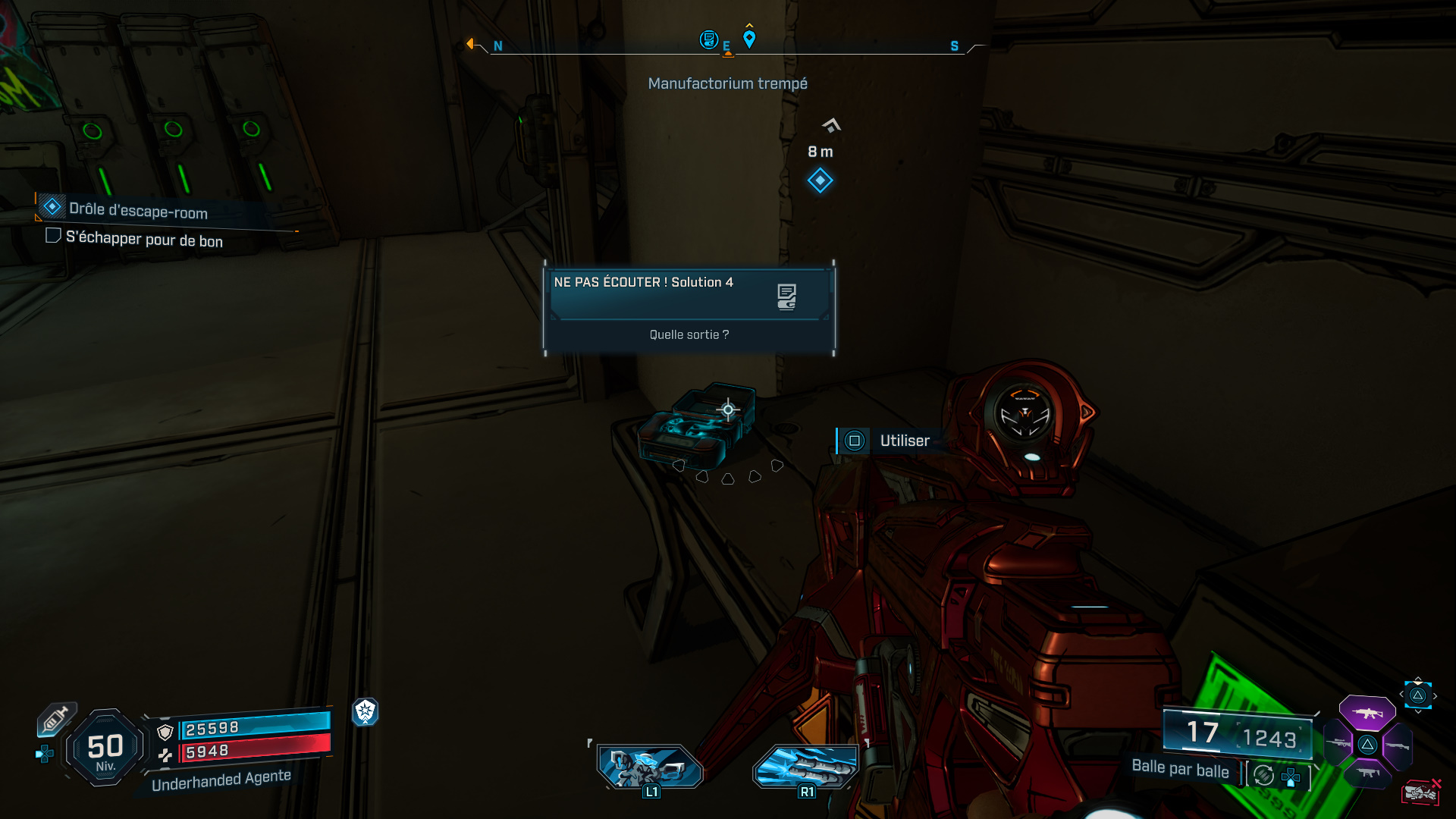Click the triangle weapon-swap chevron widget
Viewport: 1456px width, 819px height.
(1418, 694)
